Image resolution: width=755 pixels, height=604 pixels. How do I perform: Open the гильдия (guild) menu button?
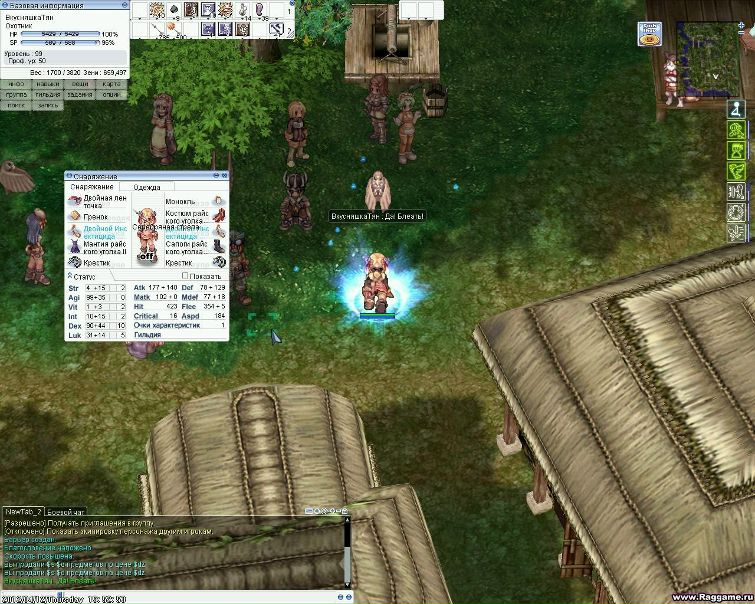(x=48, y=95)
